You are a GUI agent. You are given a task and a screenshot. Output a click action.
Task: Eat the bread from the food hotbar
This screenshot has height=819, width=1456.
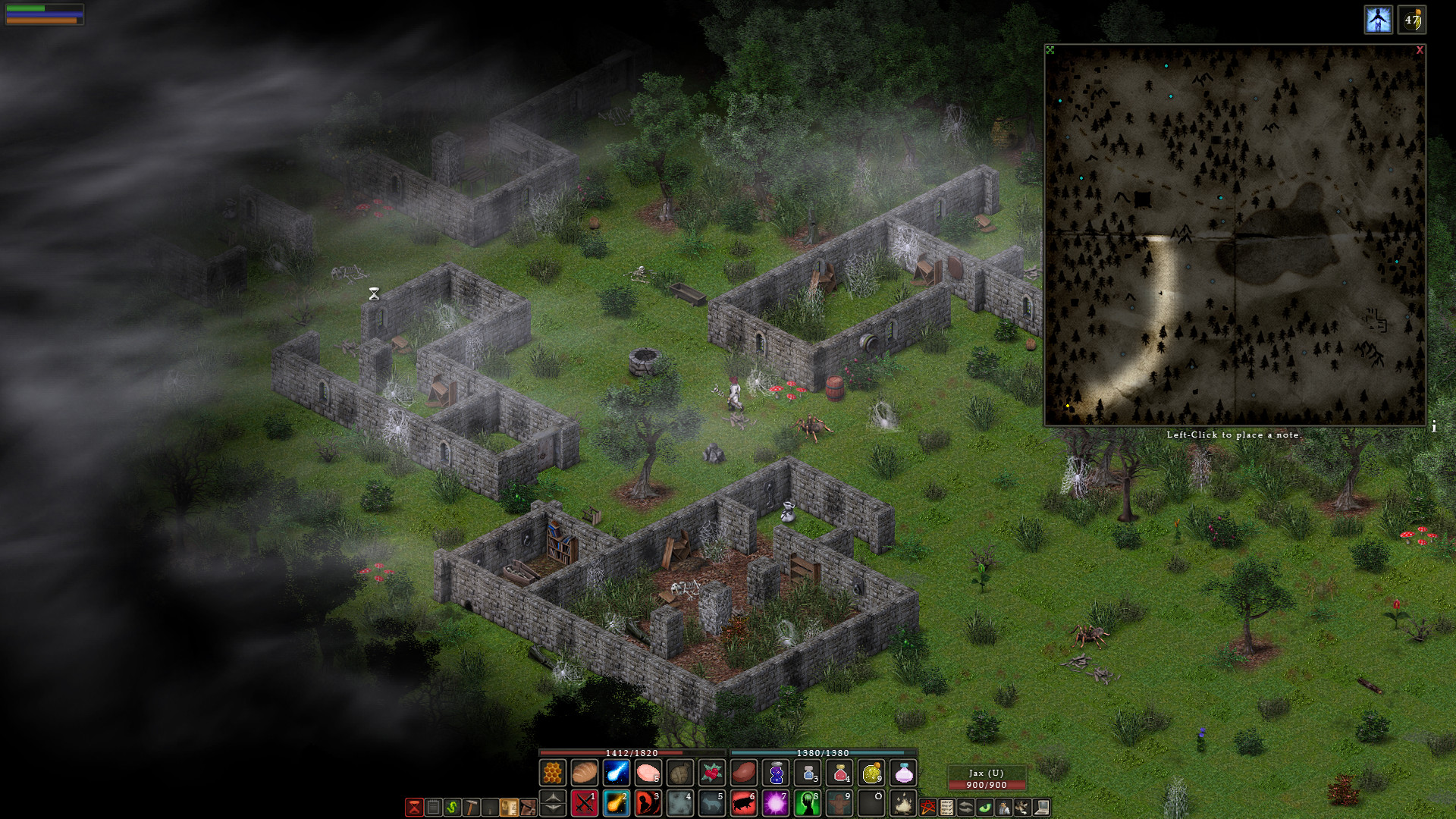tap(584, 773)
